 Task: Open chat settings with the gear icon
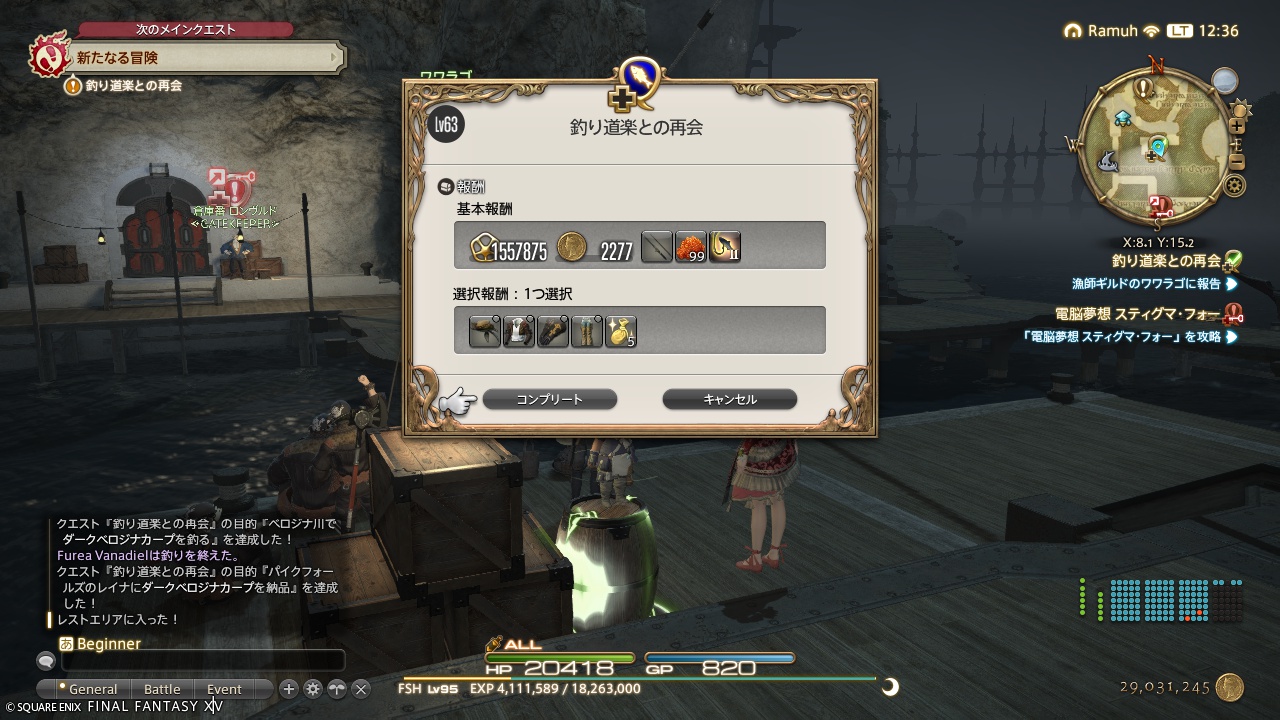(x=313, y=689)
